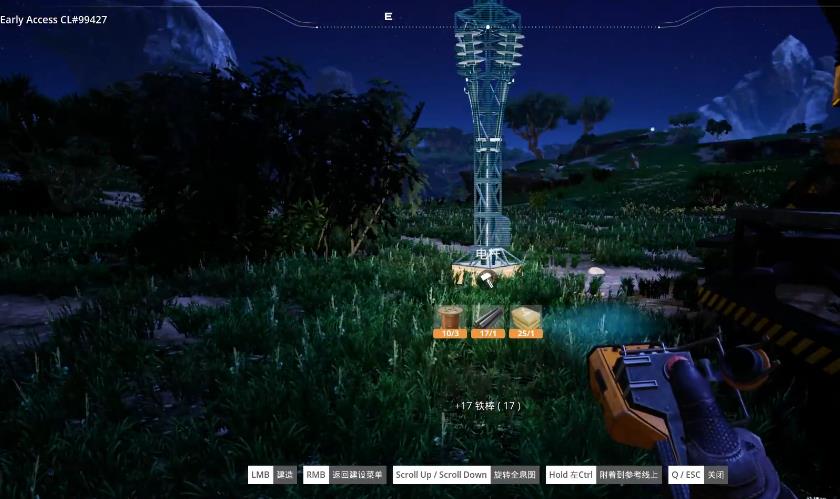The image size is (840, 499).
Task: Select the copper wire spool cost icon
Action: [x=451, y=320]
